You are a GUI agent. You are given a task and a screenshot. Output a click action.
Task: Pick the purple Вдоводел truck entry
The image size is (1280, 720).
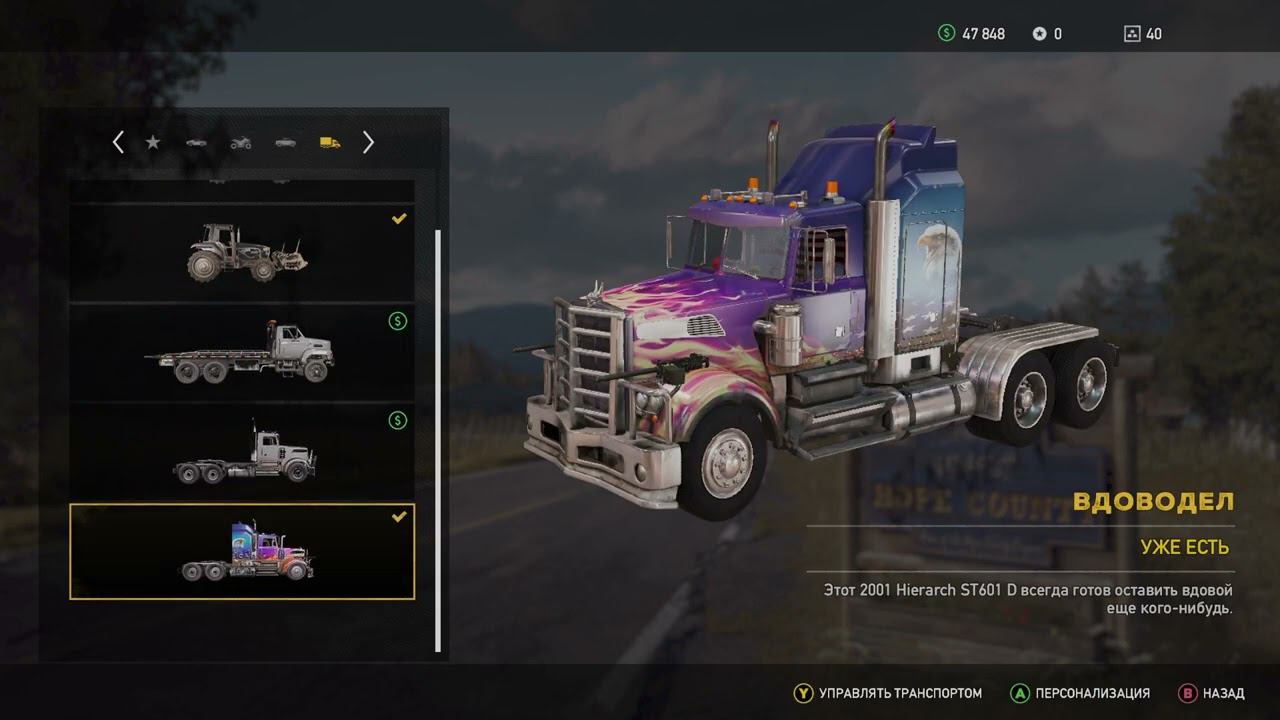(242, 552)
